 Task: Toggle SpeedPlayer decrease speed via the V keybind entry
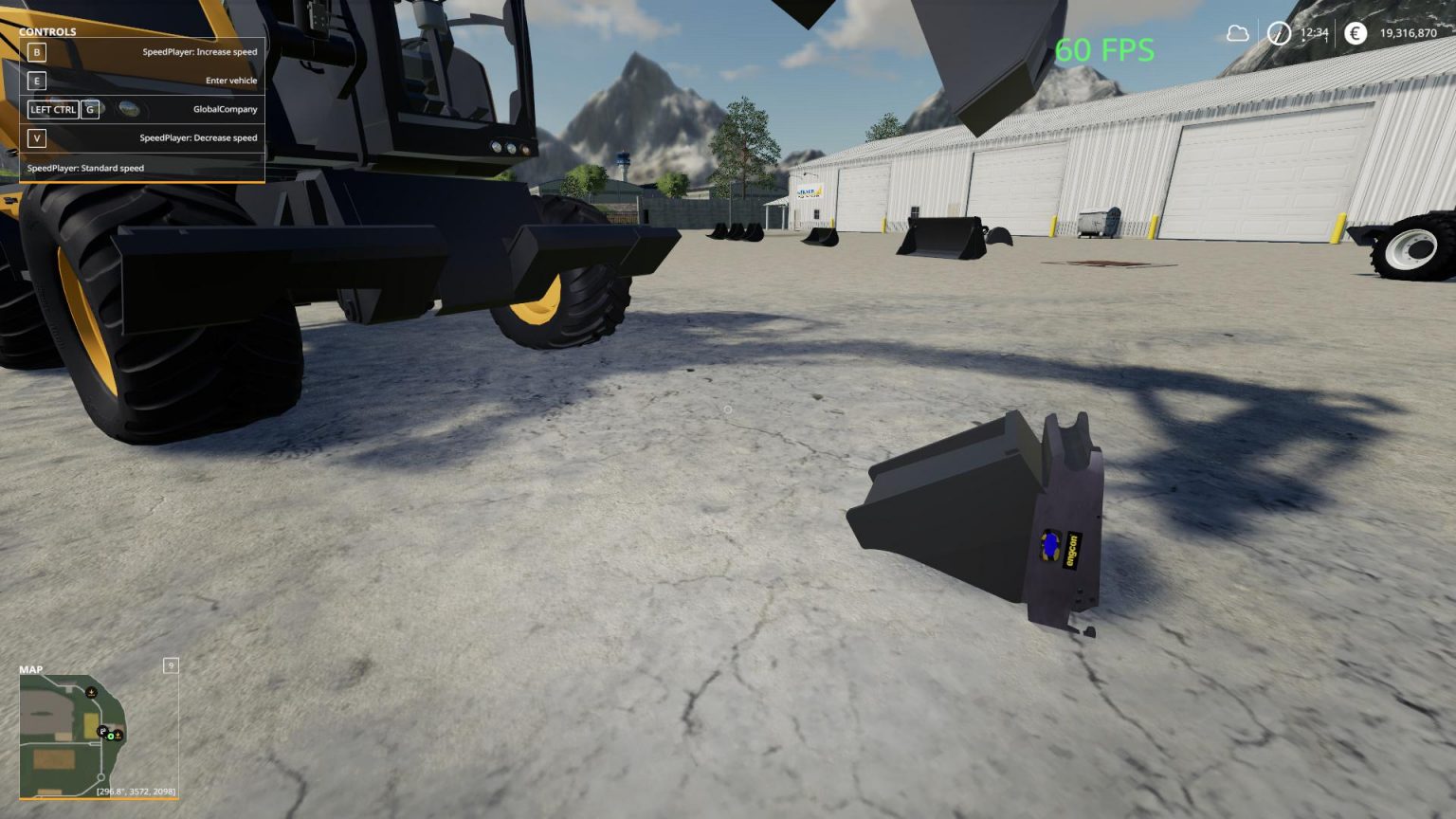coord(142,137)
